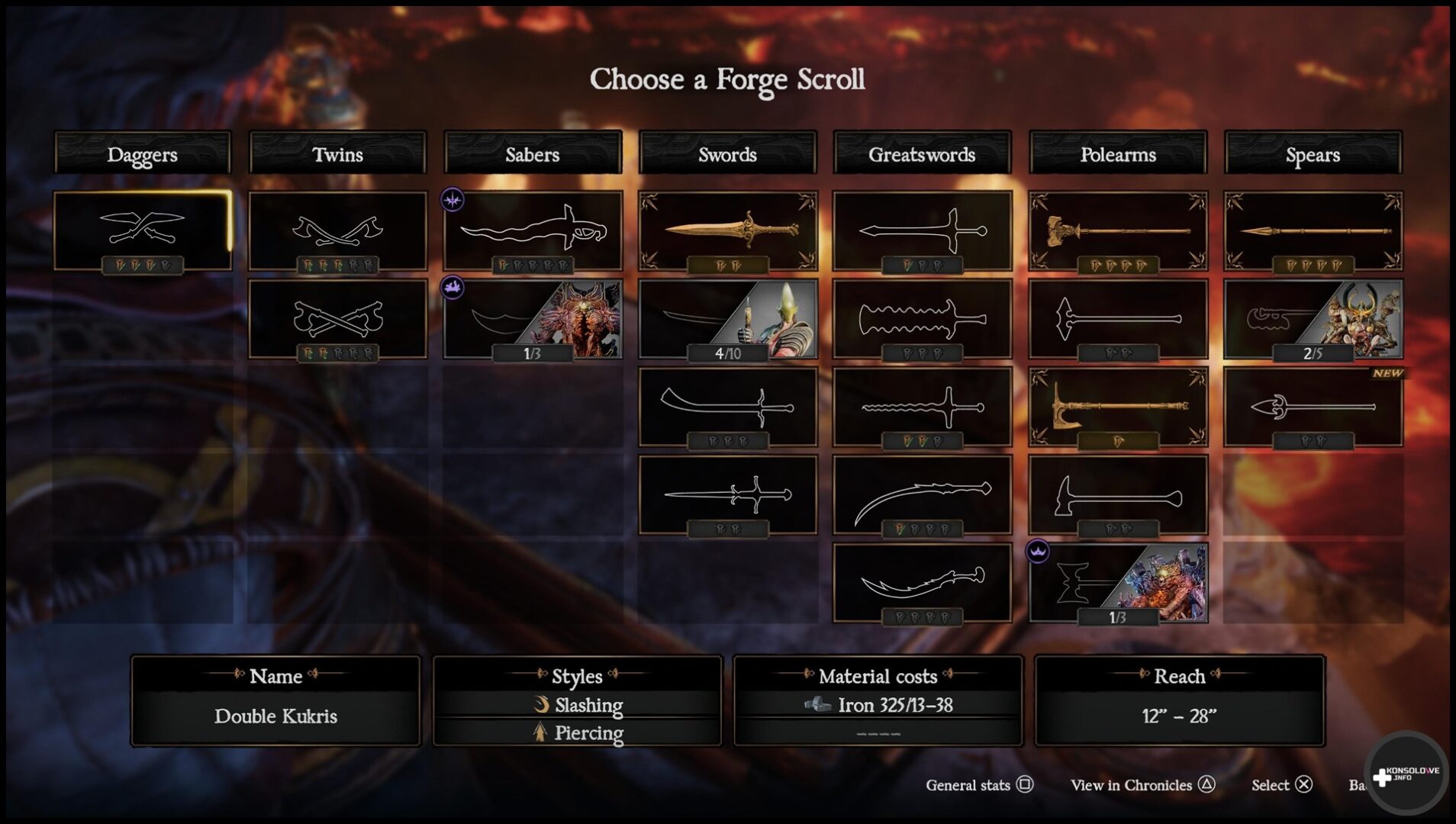Select the golden ornate sword scroll

click(x=727, y=230)
